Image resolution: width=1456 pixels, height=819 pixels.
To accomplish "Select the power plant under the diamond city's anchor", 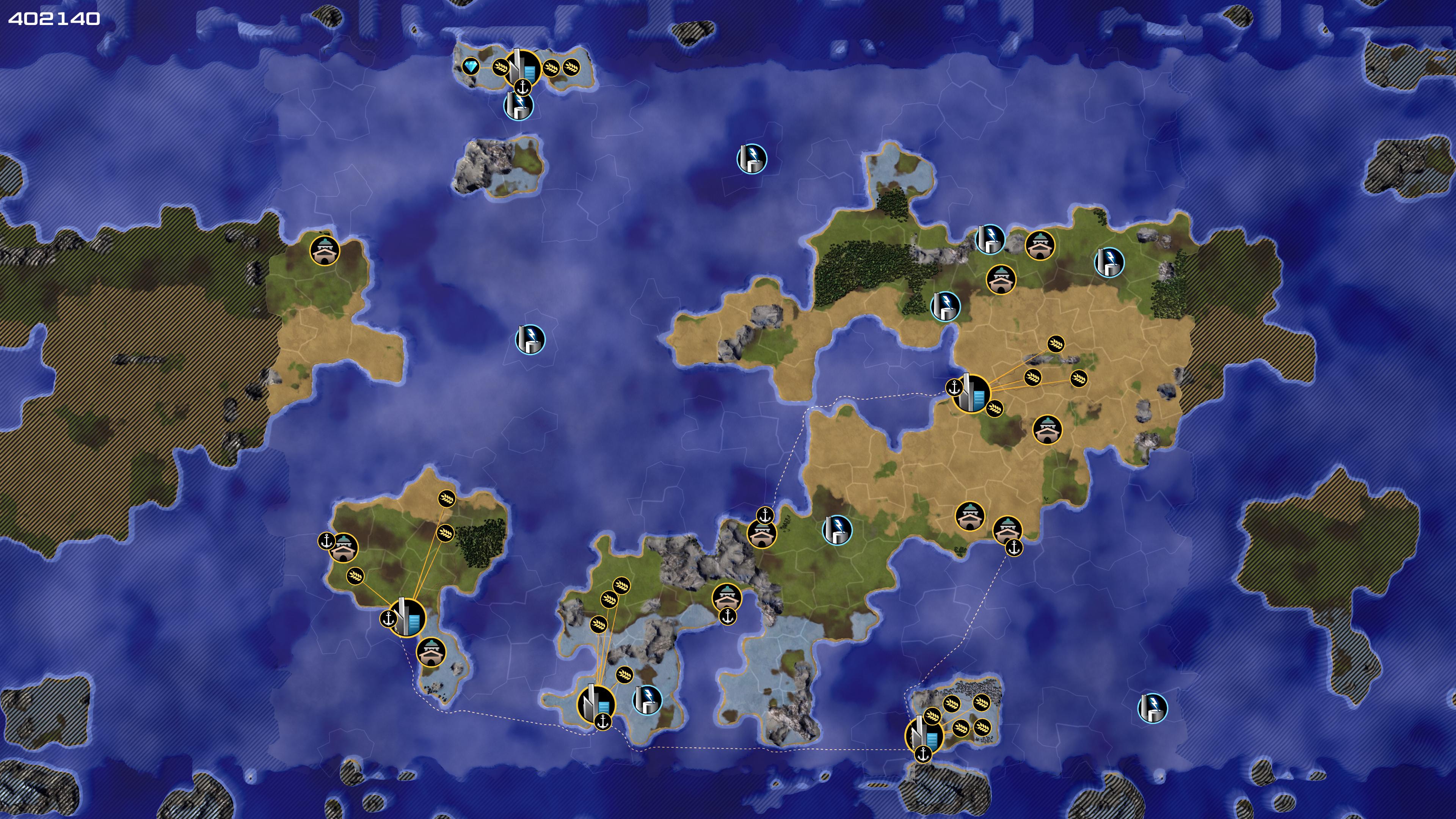I will [518, 106].
